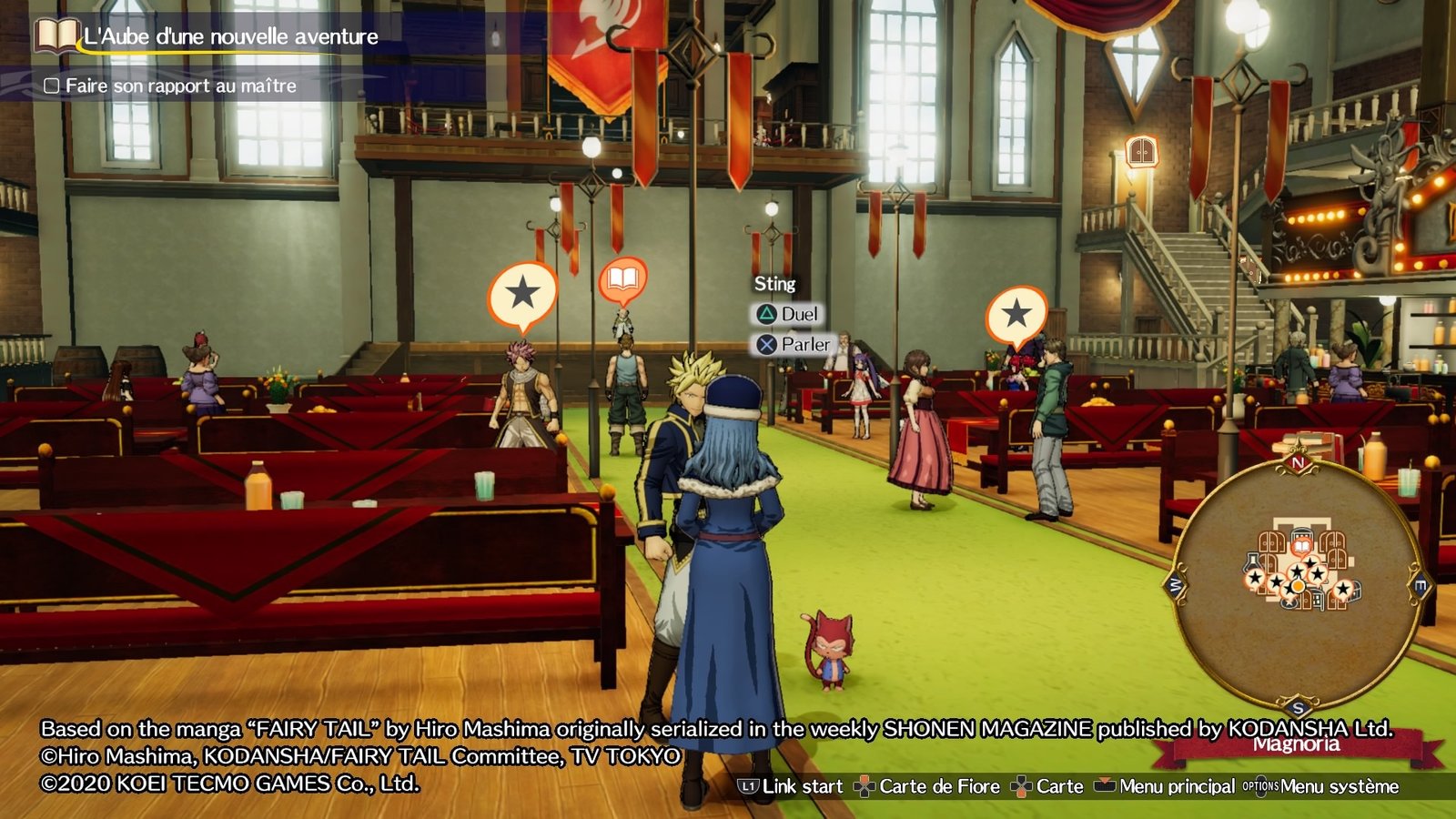
Task: Choose Parler to talk to Sting
Action: 794,345
